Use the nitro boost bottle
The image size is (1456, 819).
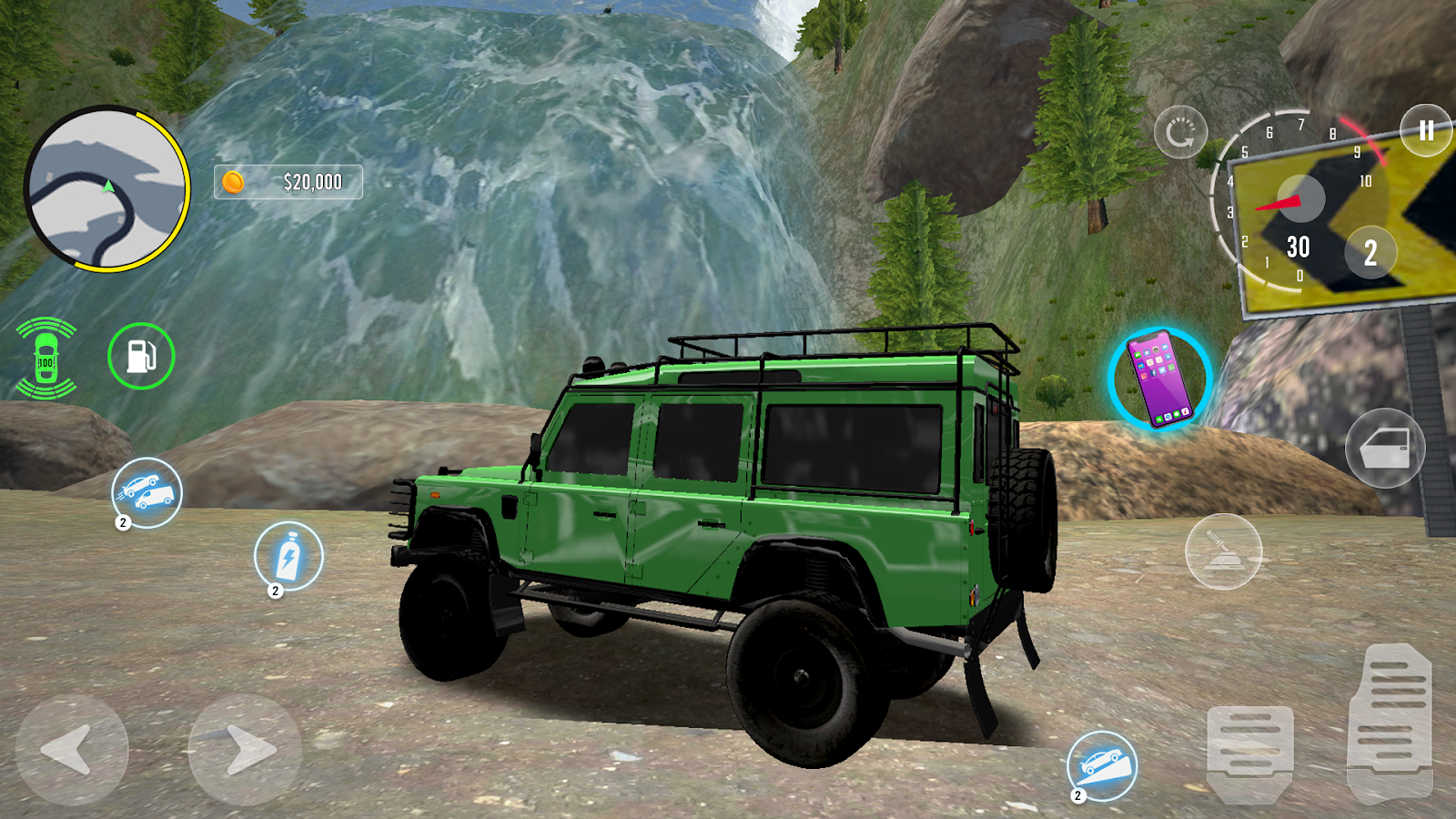288,556
